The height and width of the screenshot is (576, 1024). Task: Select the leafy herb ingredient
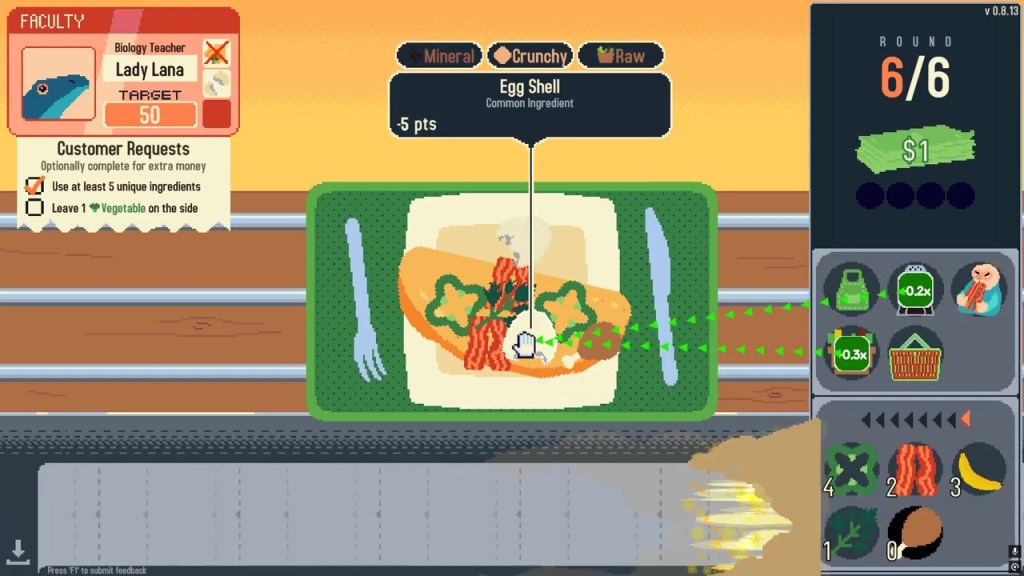click(x=851, y=530)
